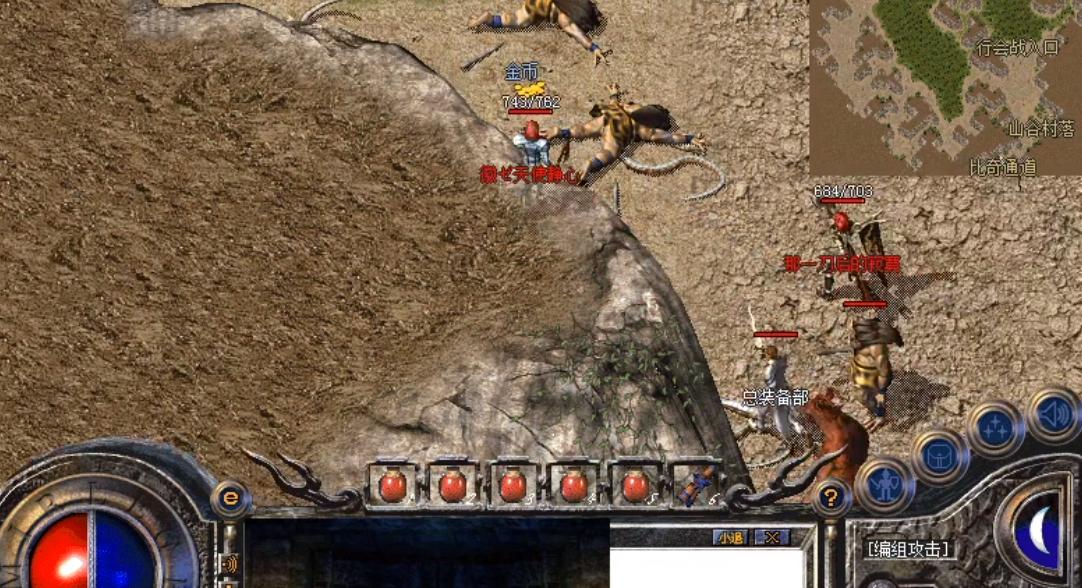
Task: Click the dark chat log panel
Action: 427,552
